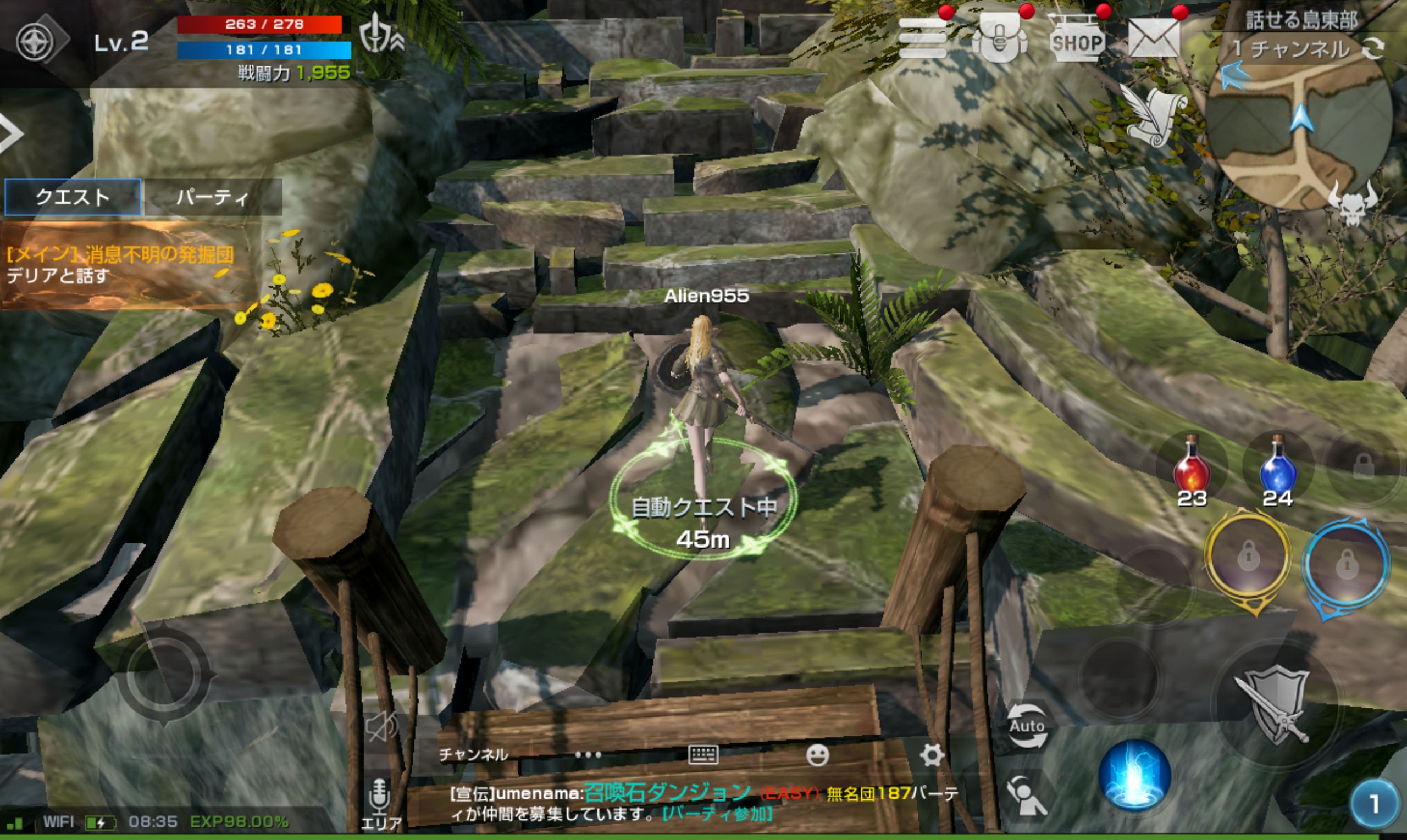The image size is (1407, 840).
Task: Switch channel with the refresh arrows
Action: (x=1373, y=49)
